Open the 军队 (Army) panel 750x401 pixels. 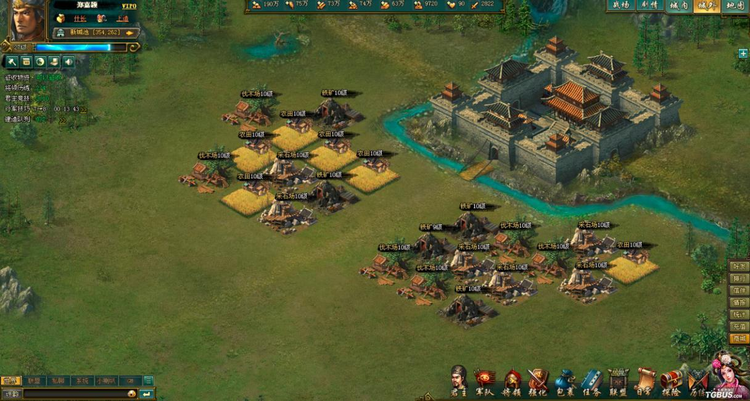(x=485, y=379)
